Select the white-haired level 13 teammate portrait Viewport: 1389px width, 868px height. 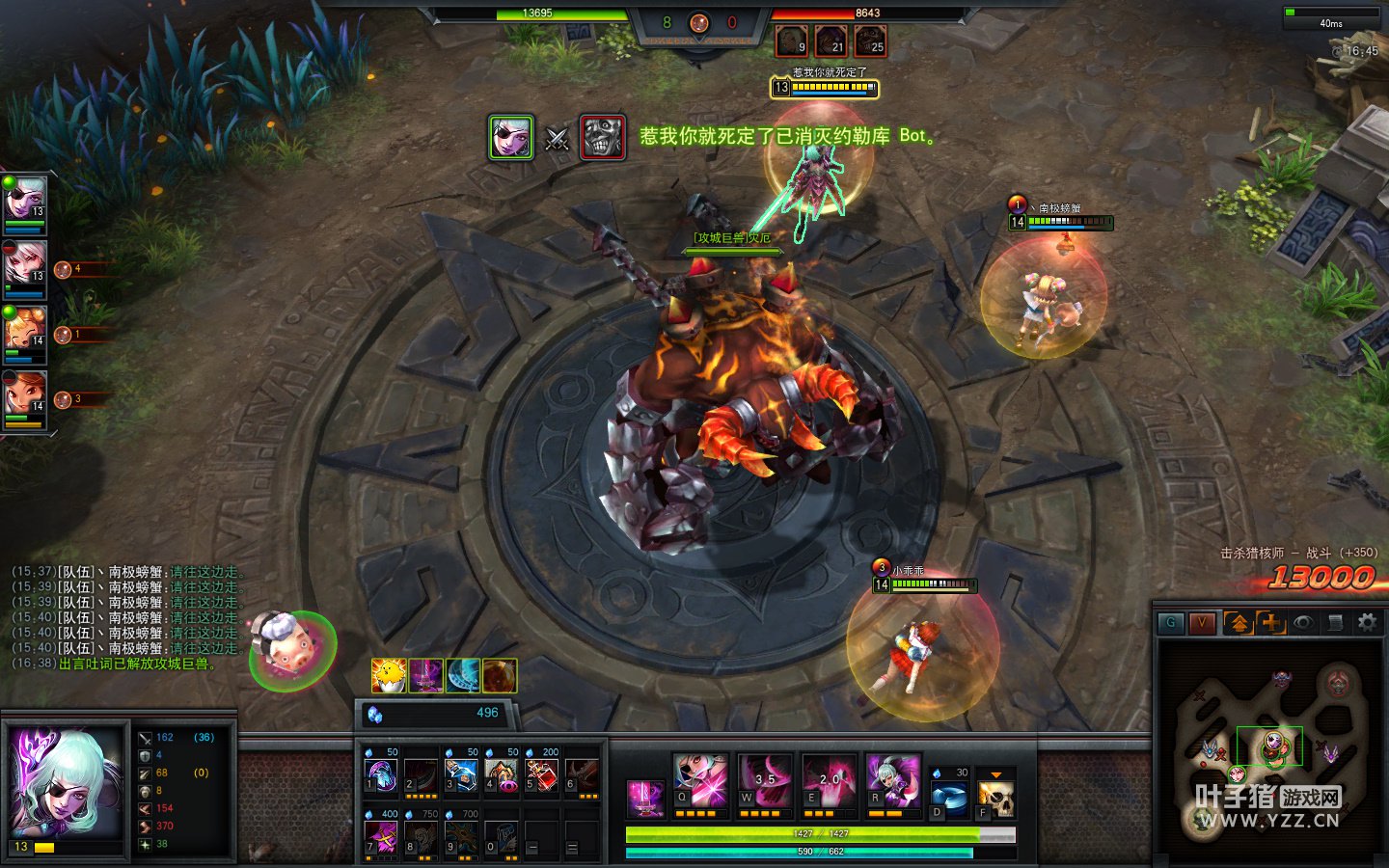pyautogui.click(x=24, y=202)
